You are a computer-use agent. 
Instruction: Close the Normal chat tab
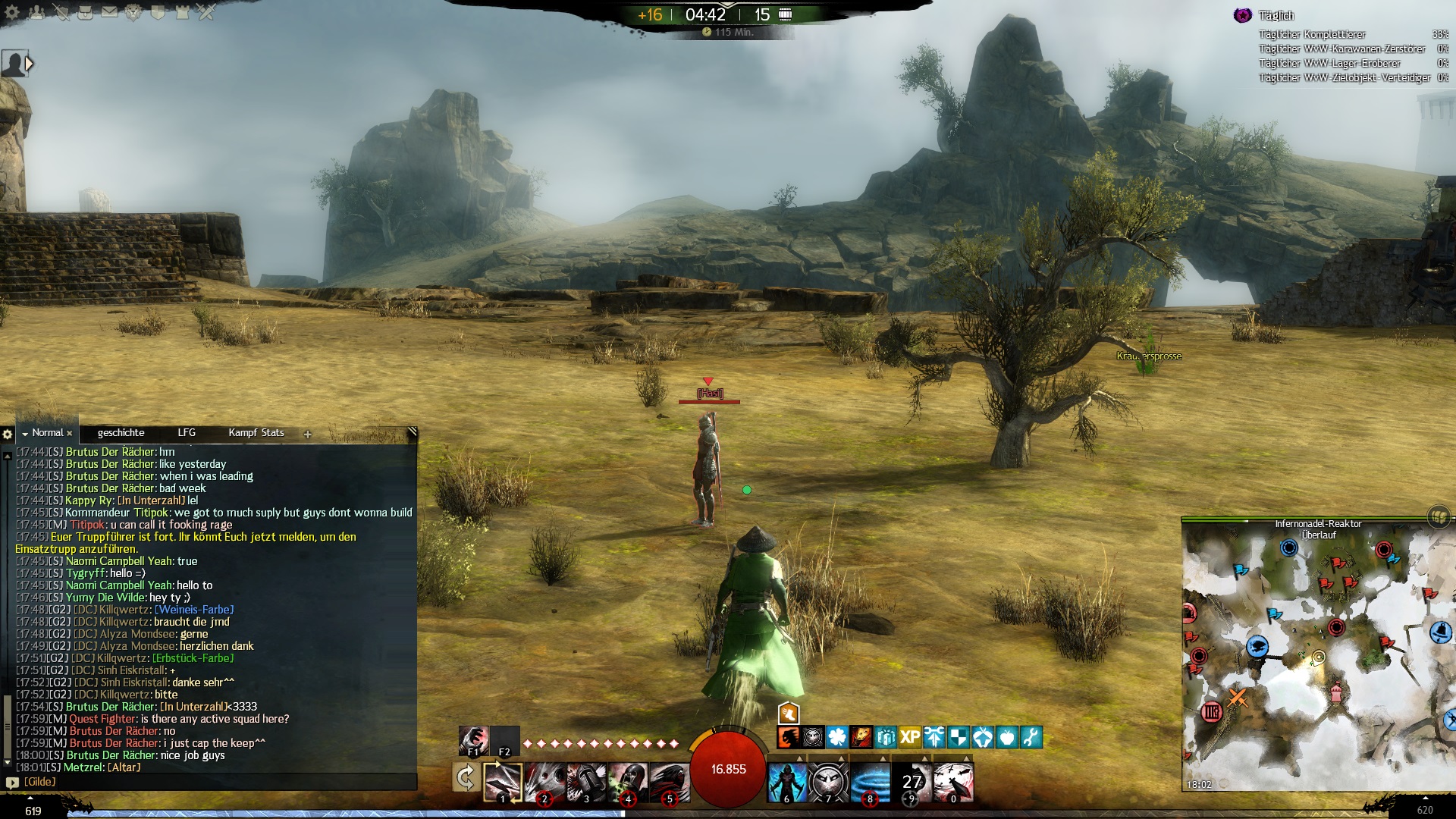click(69, 434)
